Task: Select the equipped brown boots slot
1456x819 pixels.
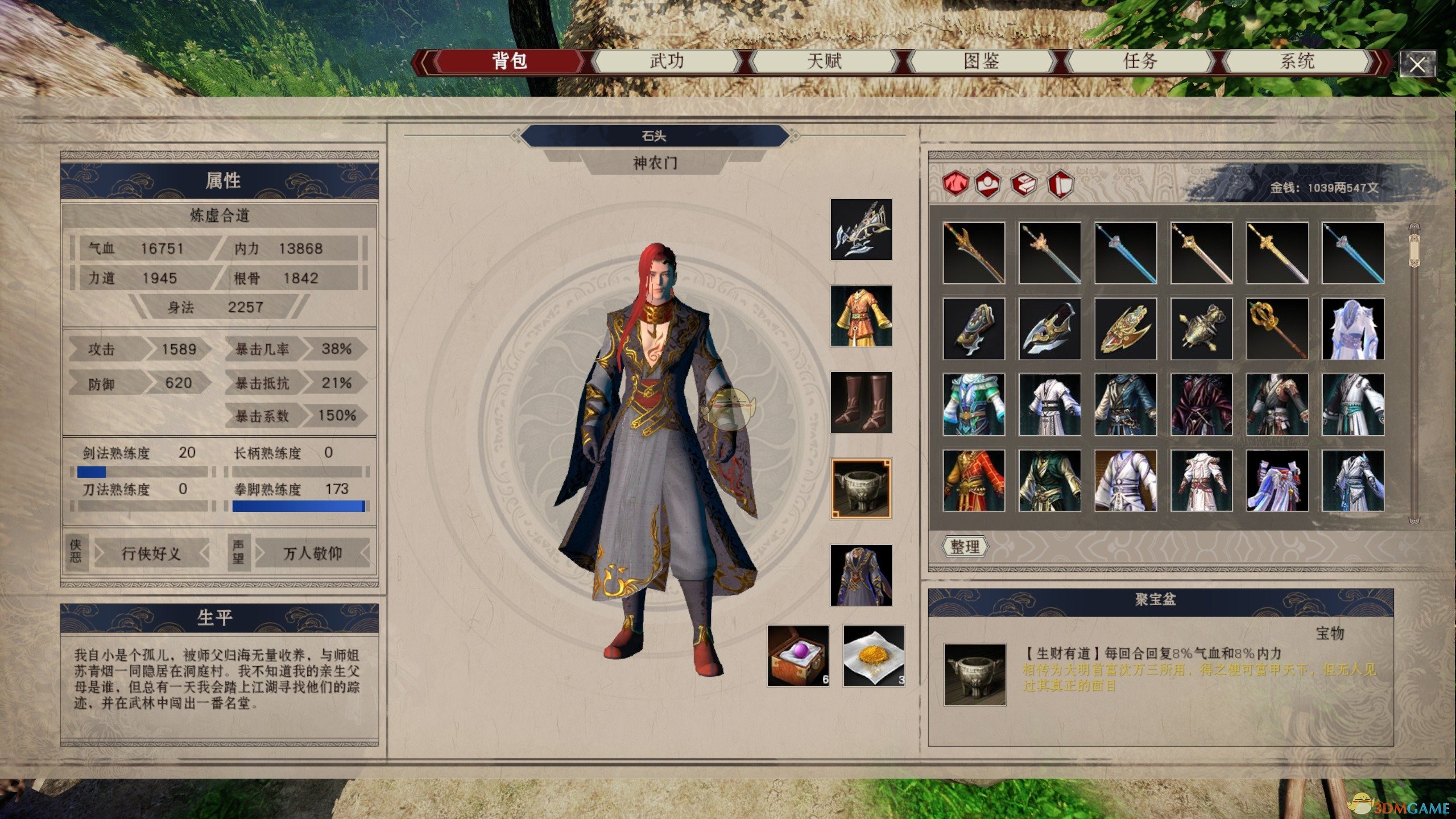Action: pyautogui.click(x=861, y=403)
